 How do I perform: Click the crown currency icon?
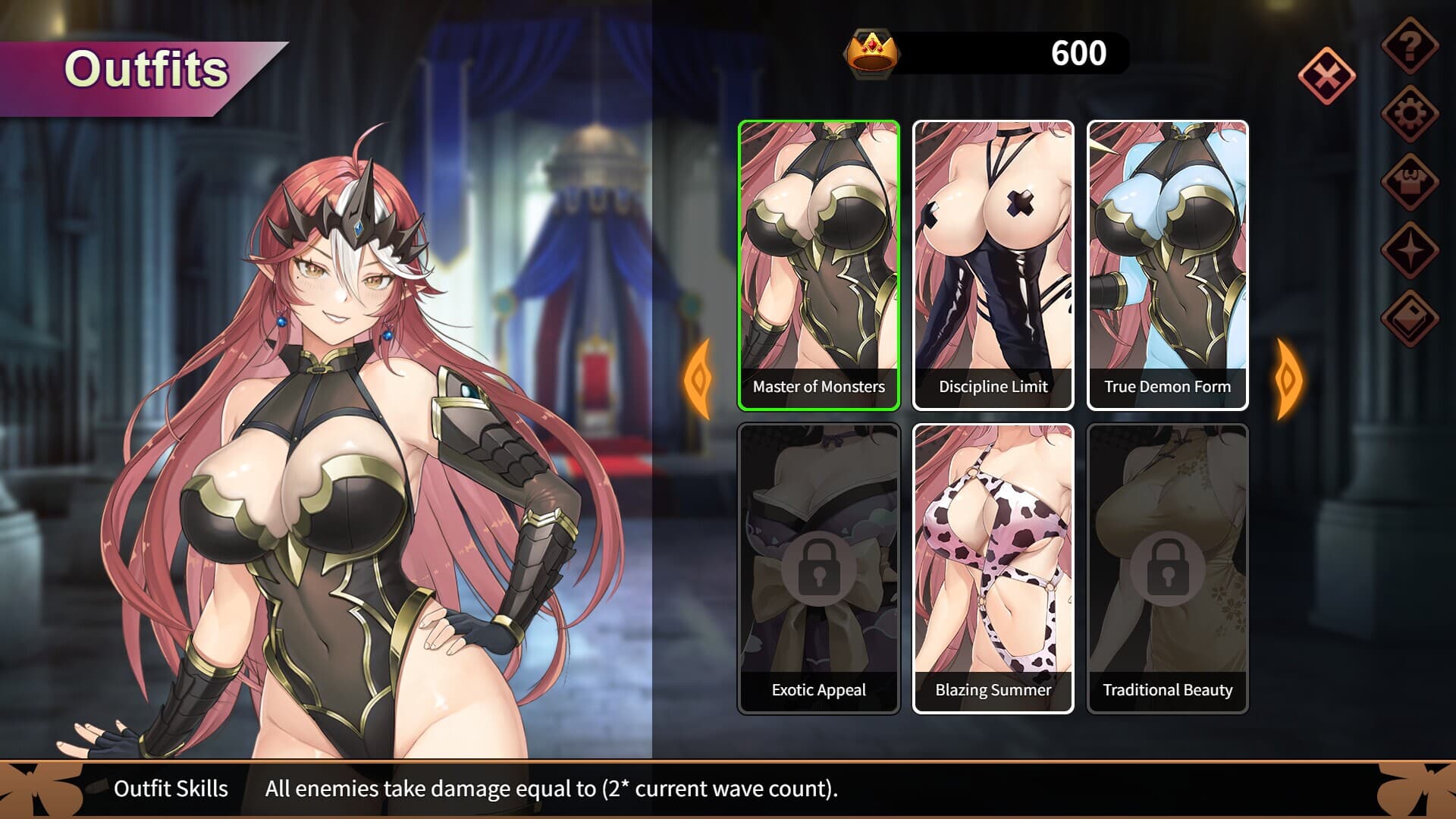point(871,52)
